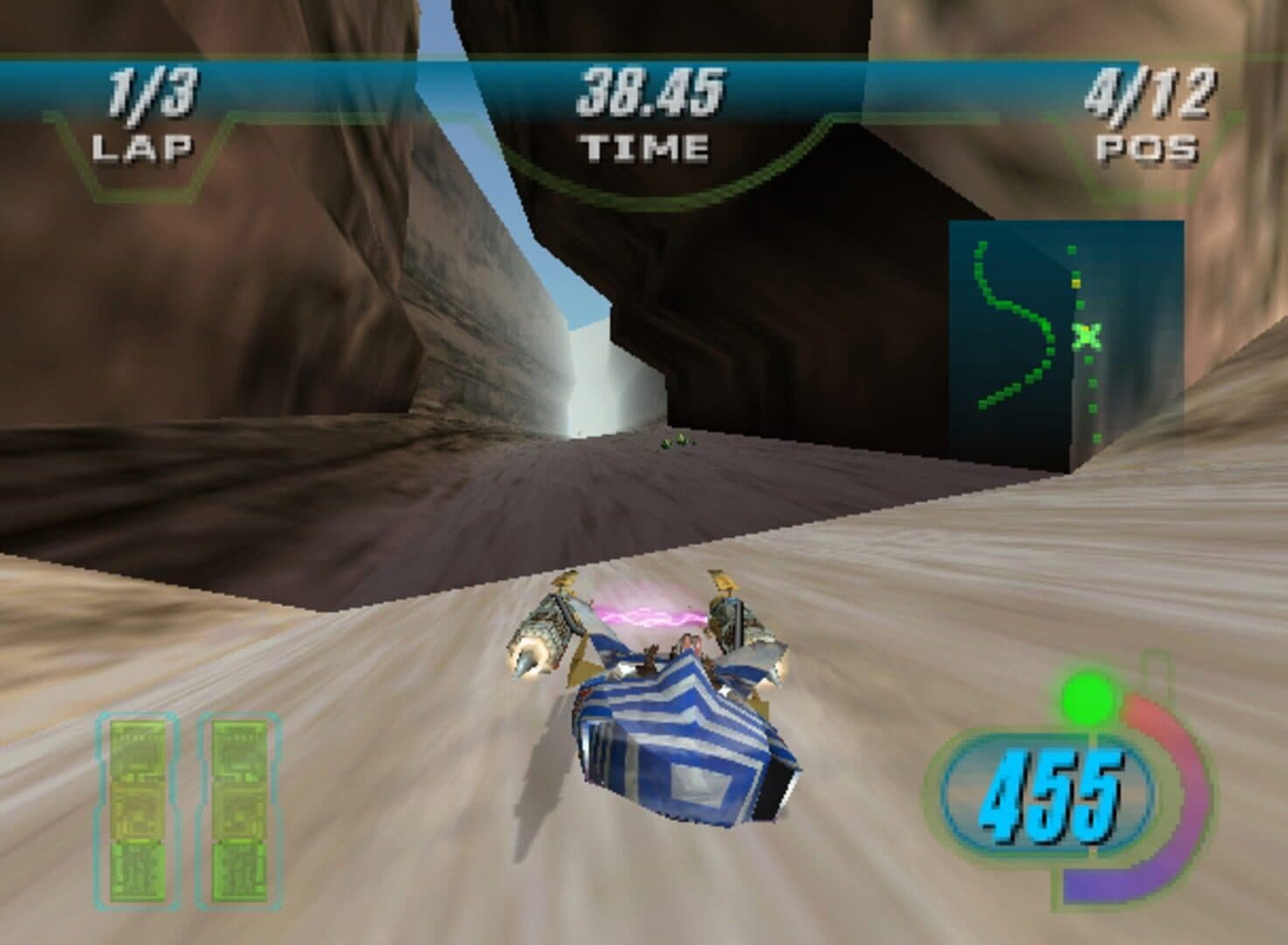
Task: Click the yellow checkpoint dot on minimap
Action: (x=1075, y=283)
